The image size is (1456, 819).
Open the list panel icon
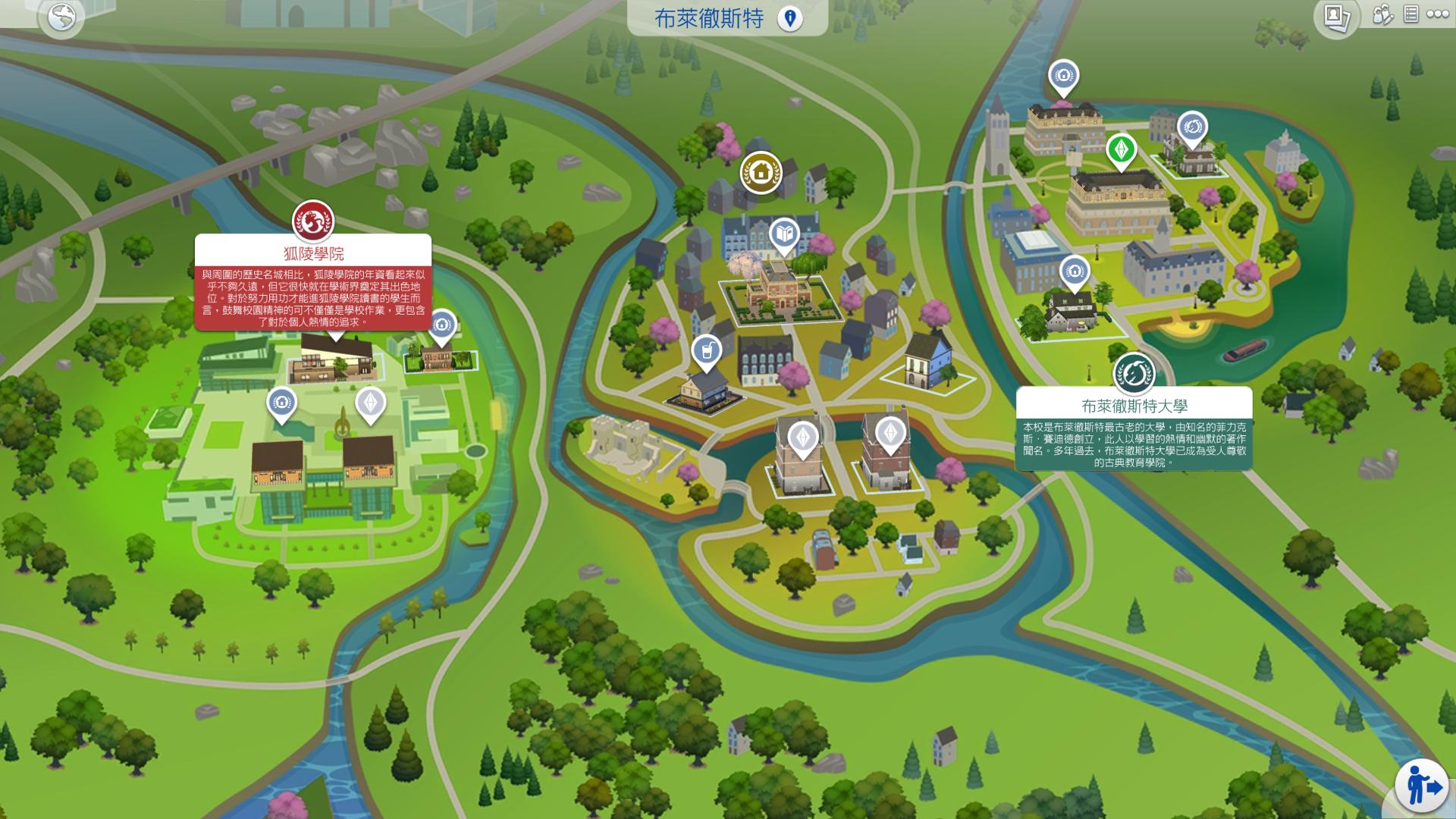tap(1410, 14)
